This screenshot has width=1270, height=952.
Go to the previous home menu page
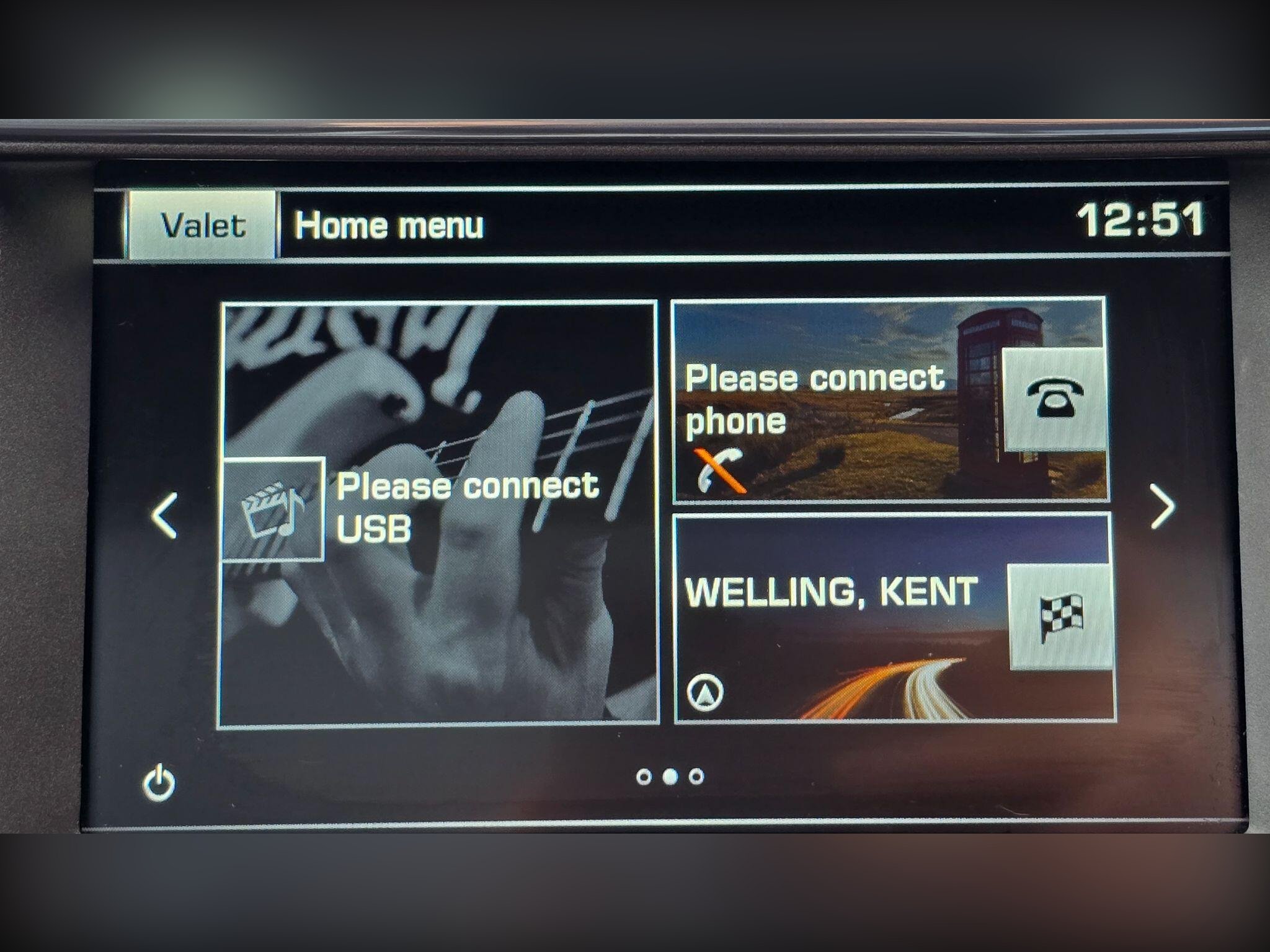[165, 515]
